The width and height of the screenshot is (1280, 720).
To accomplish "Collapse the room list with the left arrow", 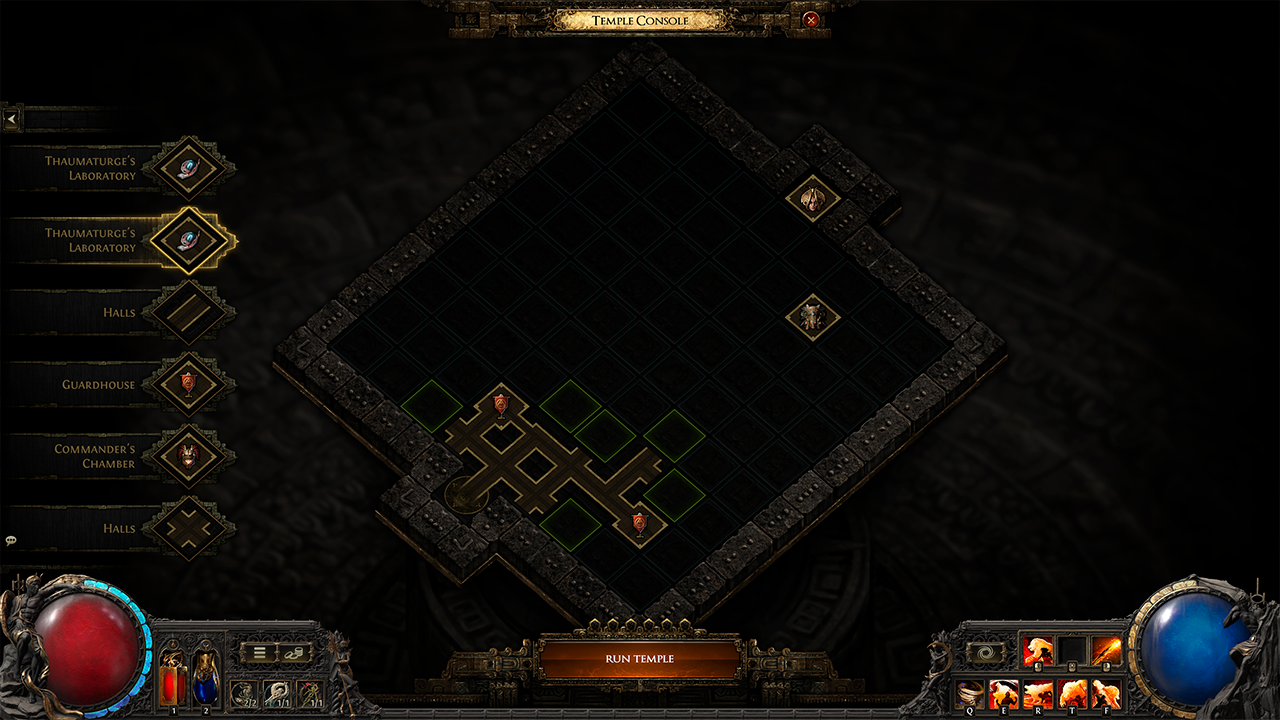I will [x=10, y=117].
